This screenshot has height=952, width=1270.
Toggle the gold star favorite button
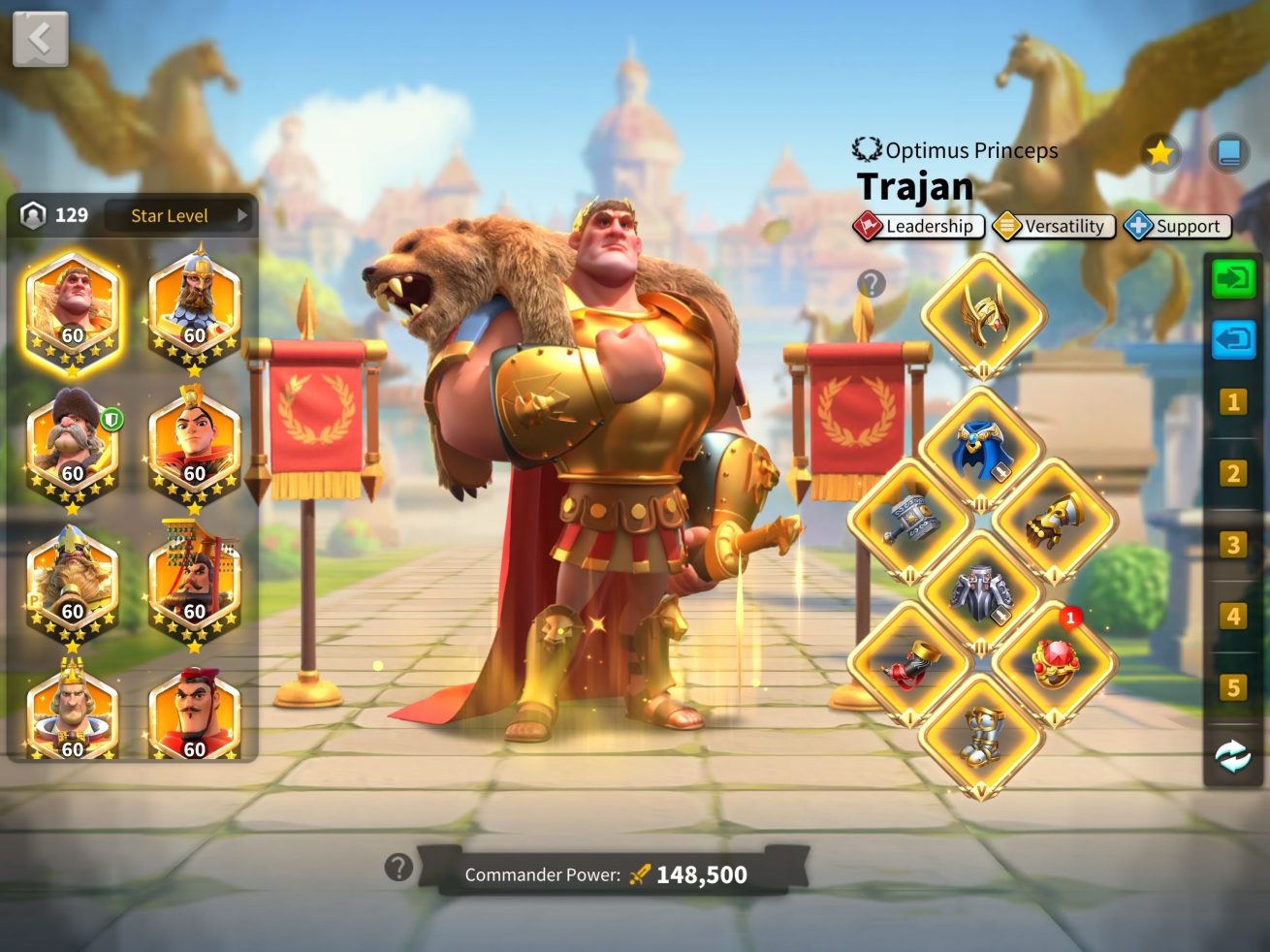click(1159, 152)
